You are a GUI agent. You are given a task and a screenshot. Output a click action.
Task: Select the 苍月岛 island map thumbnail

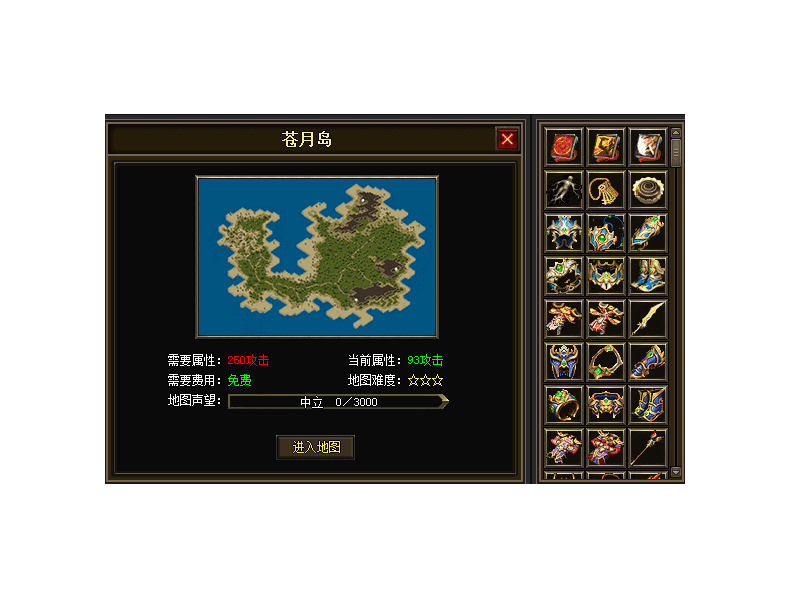click(x=317, y=257)
